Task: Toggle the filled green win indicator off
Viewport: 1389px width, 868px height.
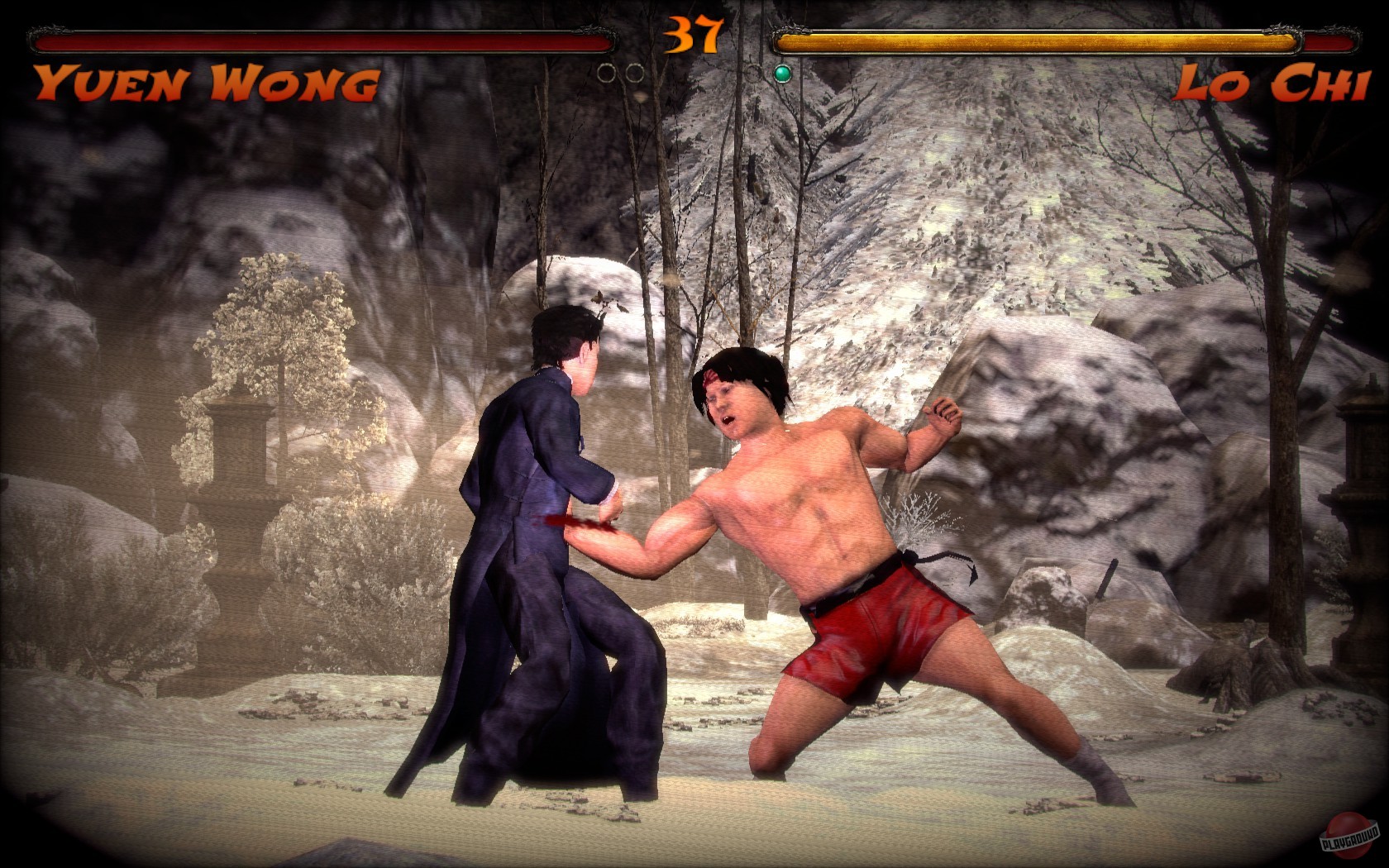Action: coord(782,74)
